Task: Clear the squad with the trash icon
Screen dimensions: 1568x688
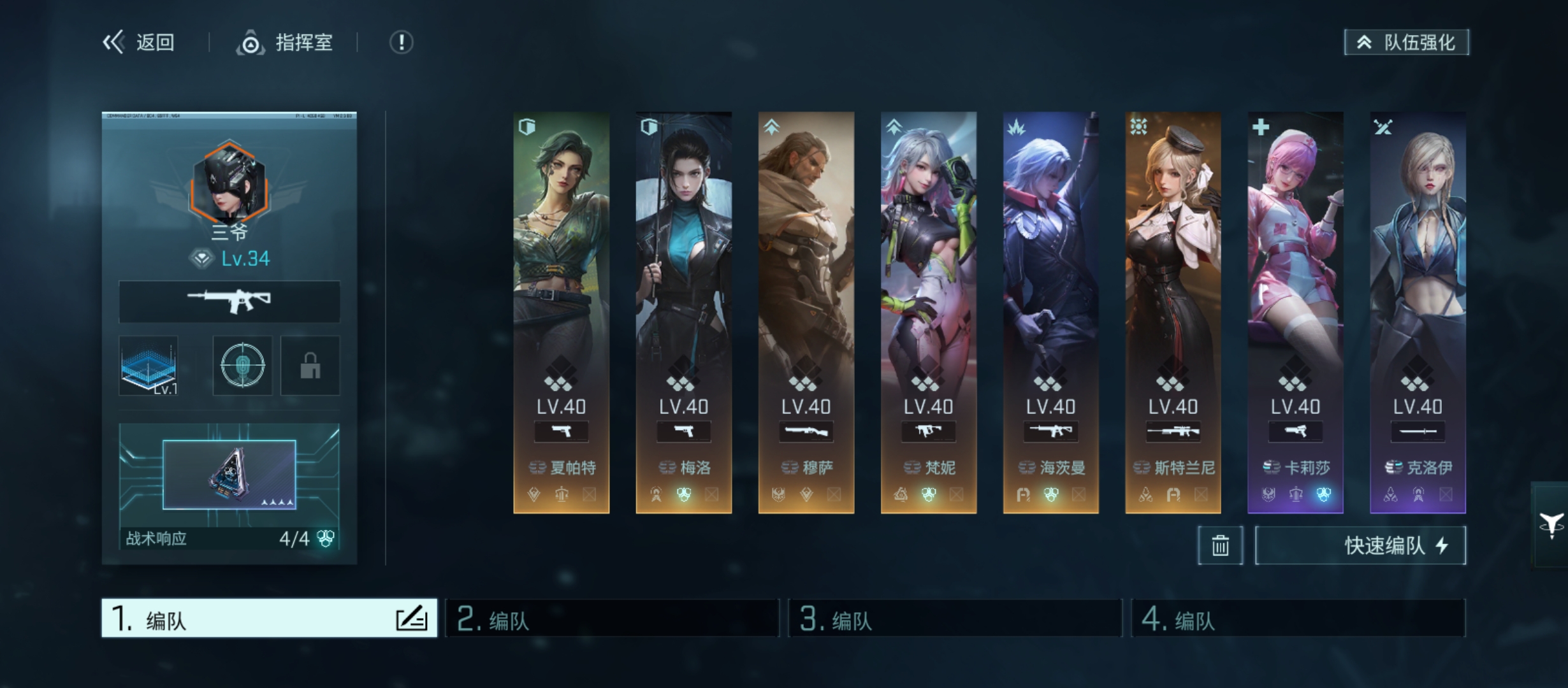Action: (x=1220, y=545)
